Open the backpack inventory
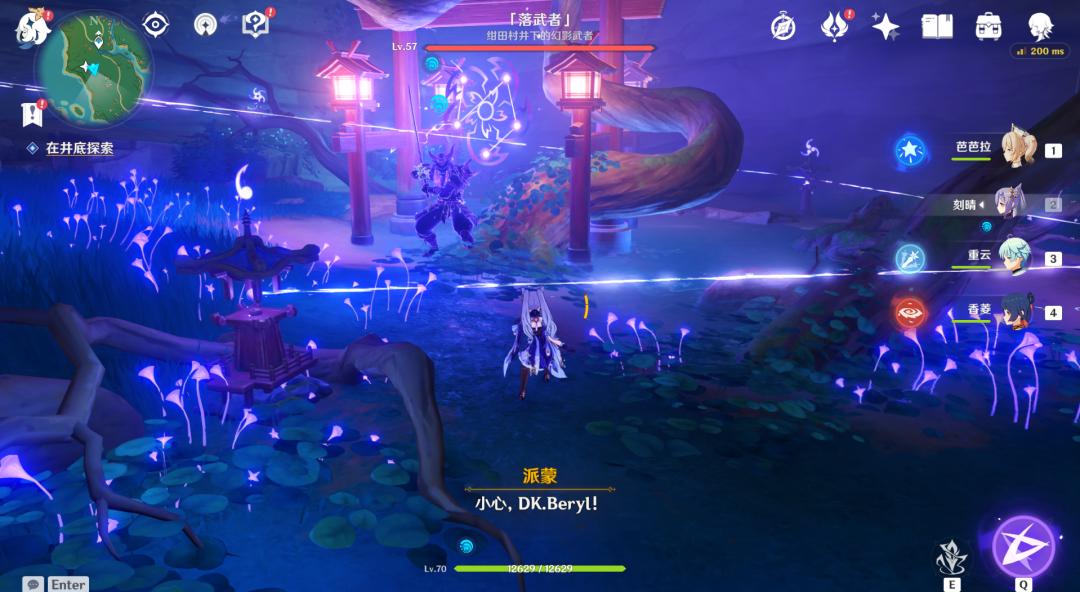Image resolution: width=1080 pixels, height=592 pixels. pyautogui.click(x=989, y=26)
